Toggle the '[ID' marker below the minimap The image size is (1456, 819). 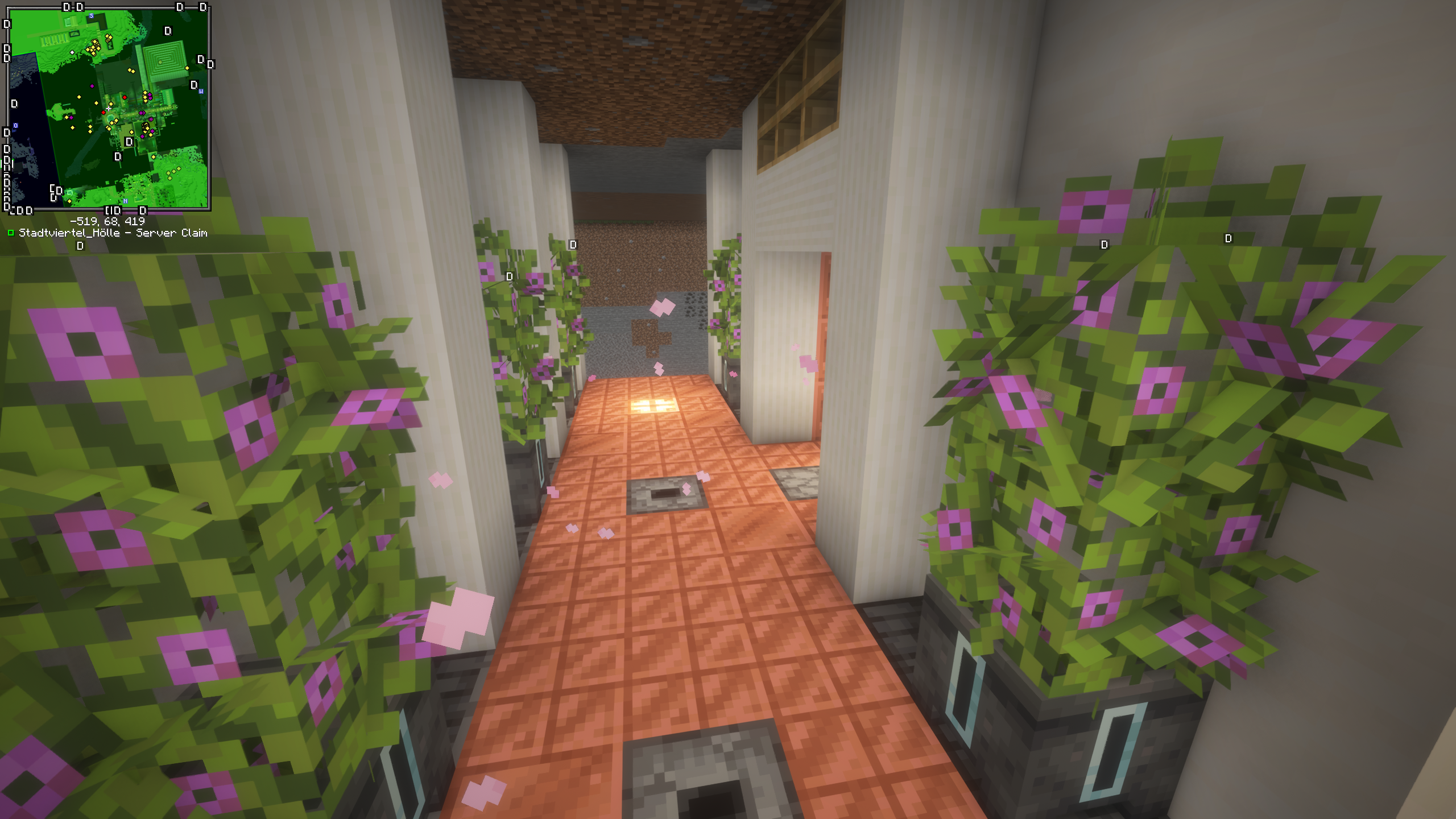pyautogui.click(x=113, y=210)
